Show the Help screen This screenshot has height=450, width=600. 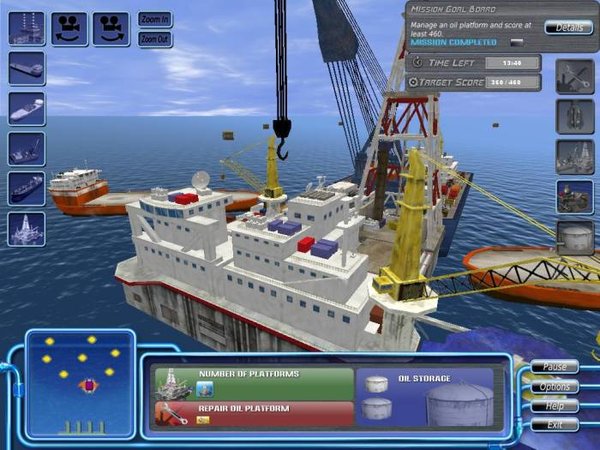[554, 405]
